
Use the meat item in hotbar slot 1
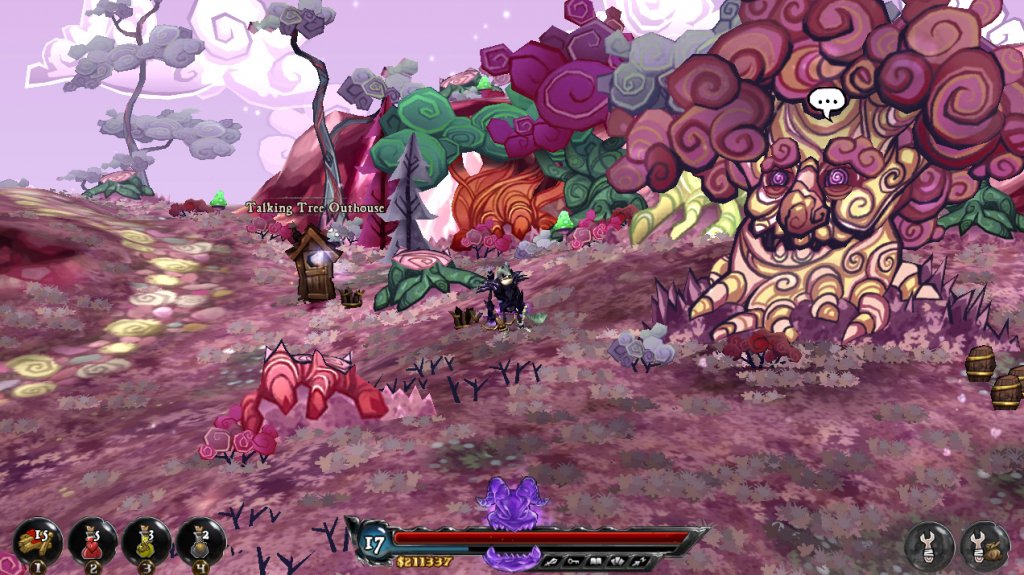click(38, 543)
